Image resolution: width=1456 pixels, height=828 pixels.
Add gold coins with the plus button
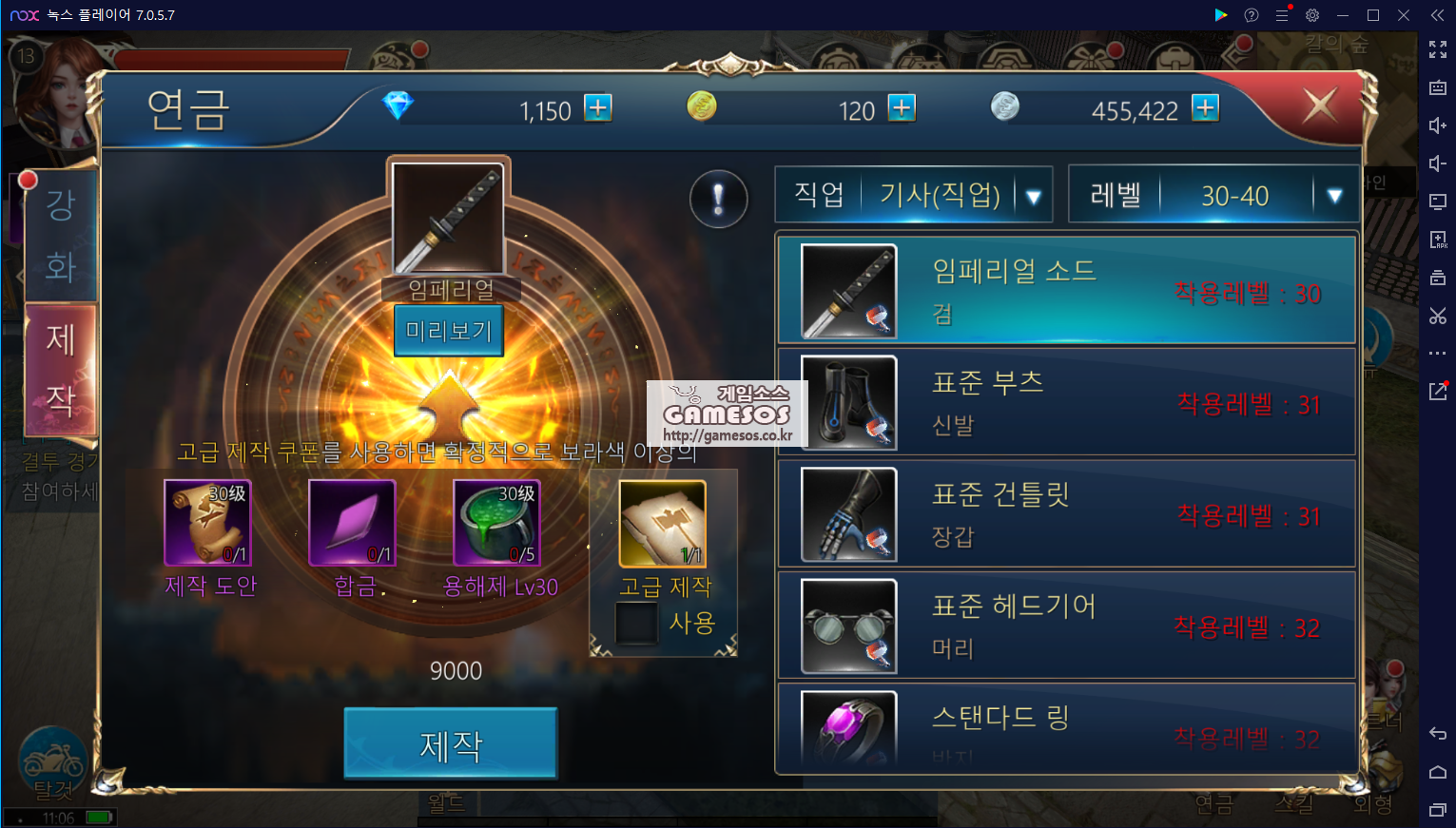pos(902,108)
